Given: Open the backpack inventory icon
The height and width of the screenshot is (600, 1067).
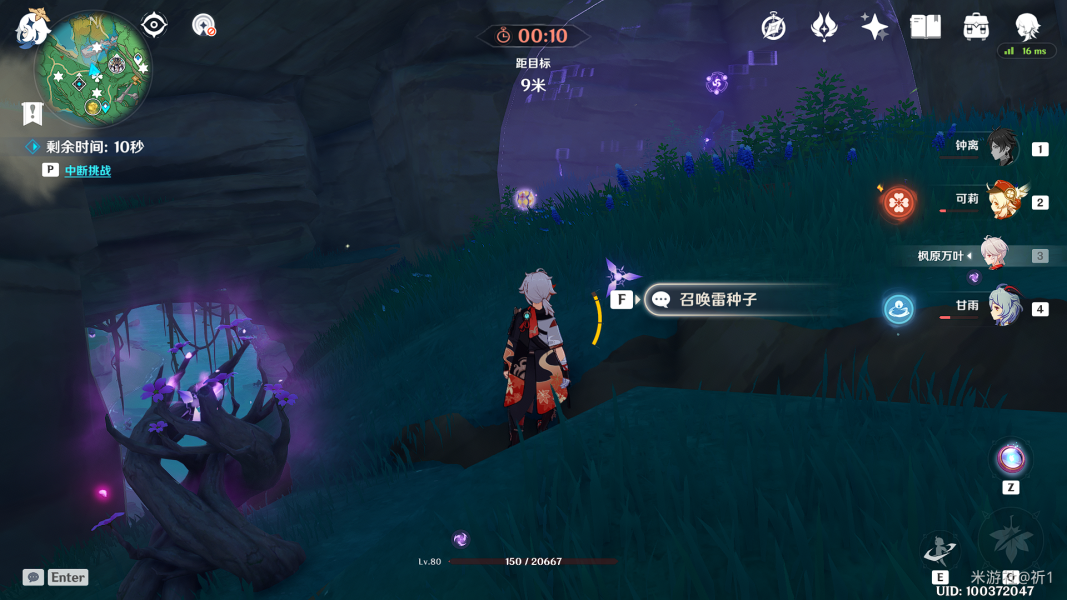Looking at the screenshot, I should click(976, 27).
